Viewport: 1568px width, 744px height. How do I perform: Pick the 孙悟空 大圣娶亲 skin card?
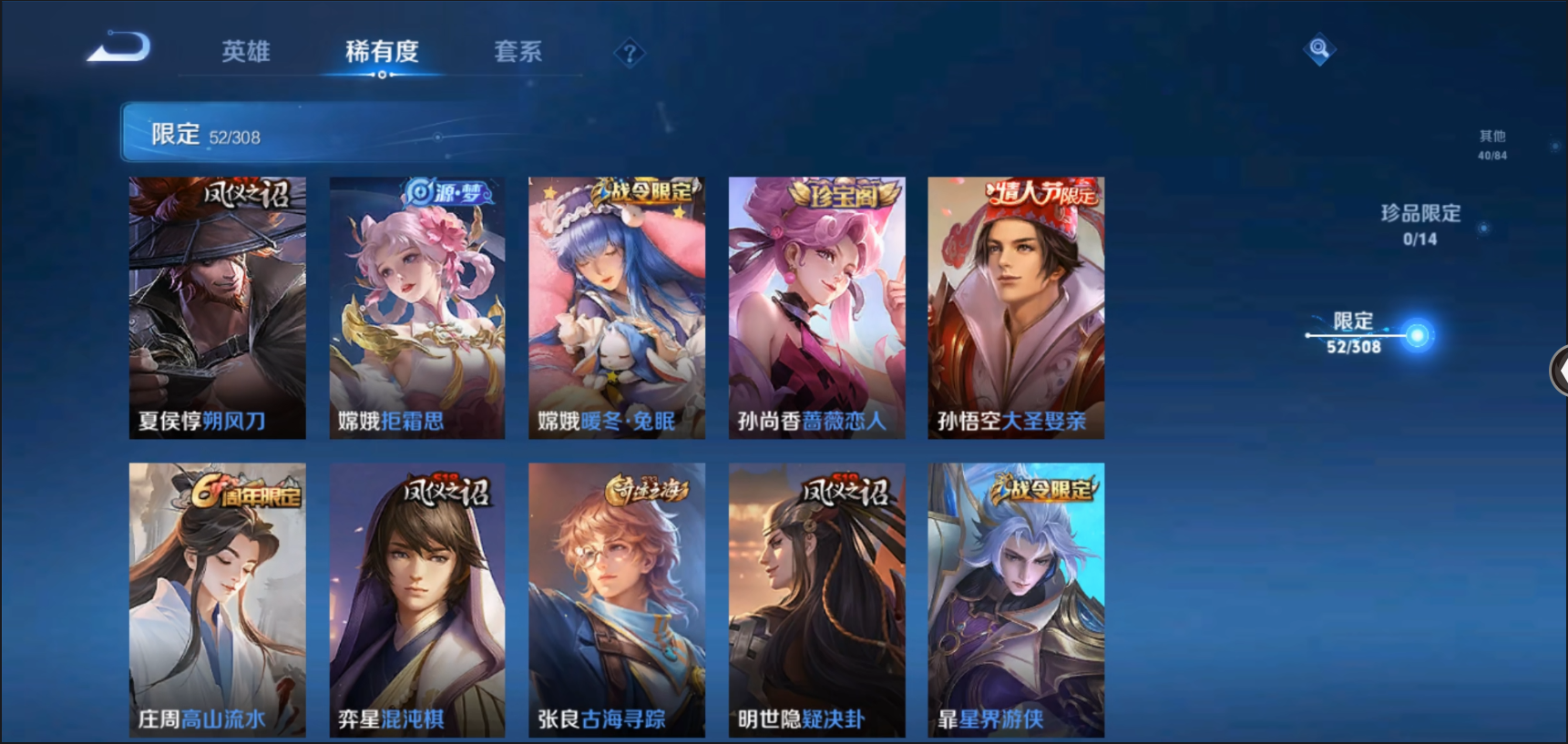coord(1016,308)
